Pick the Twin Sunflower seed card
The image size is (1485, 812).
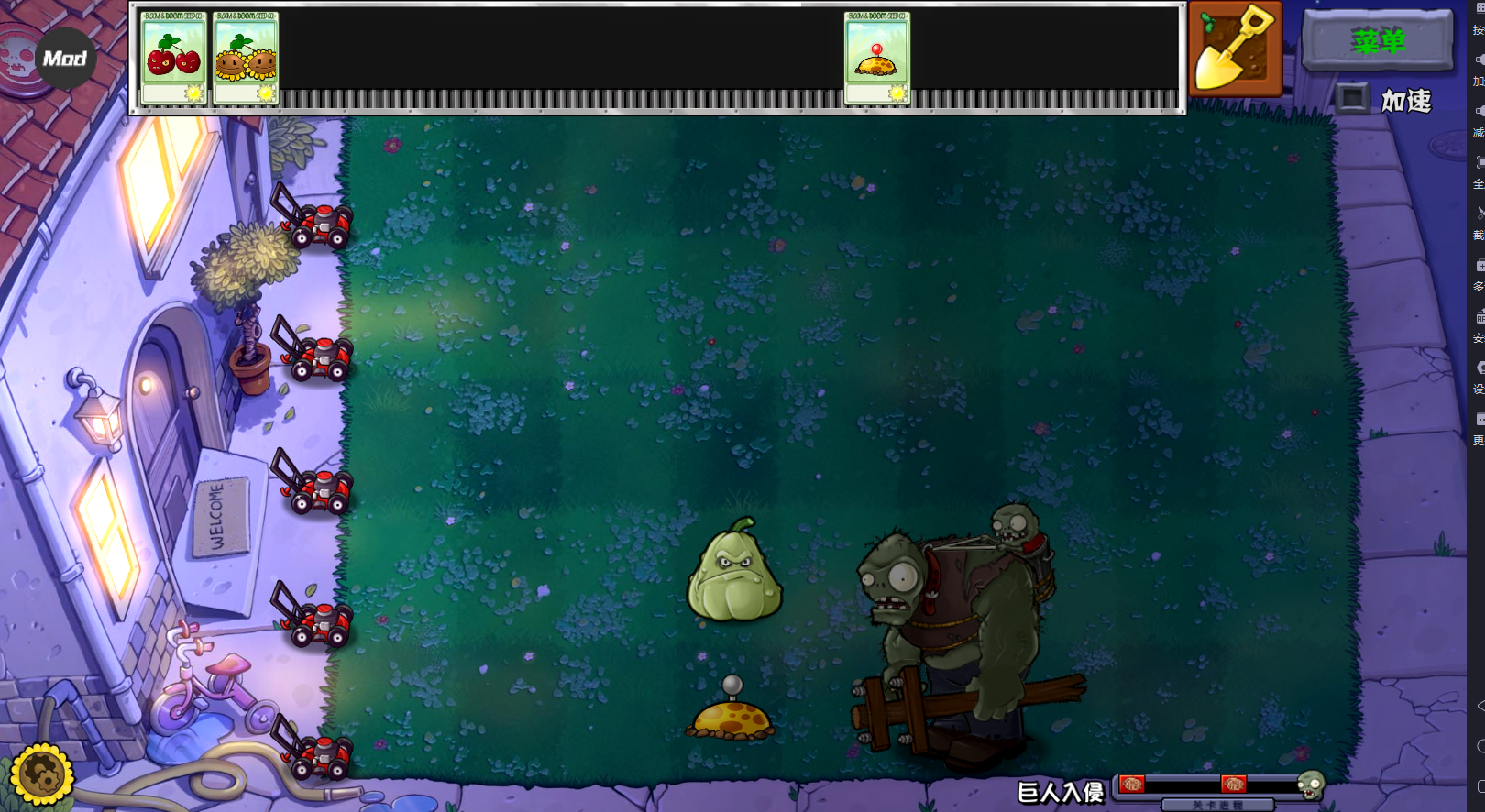point(246,58)
